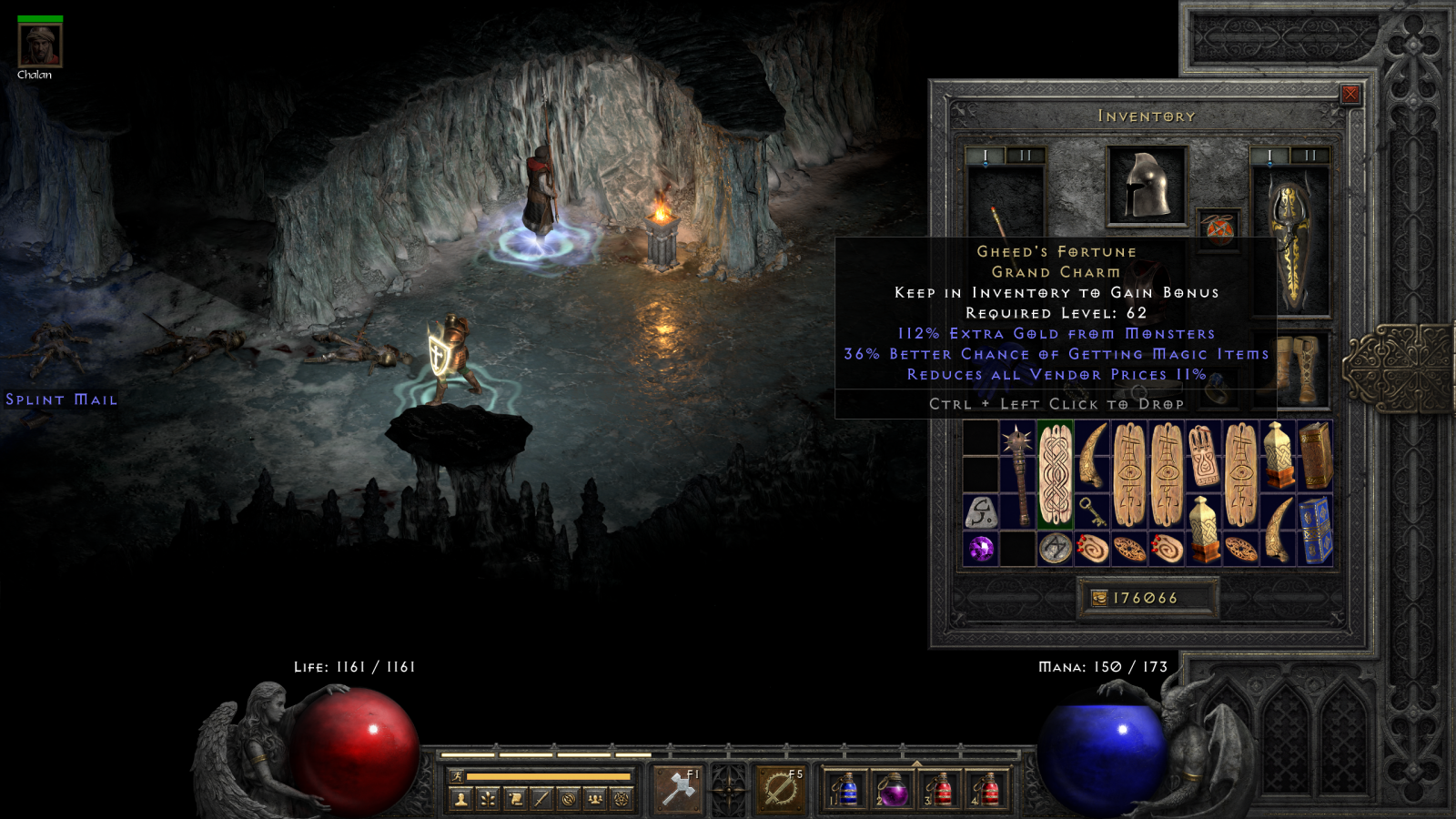Select the equipped amulet slot
This screenshot has height=819, width=1456.
coord(1219,228)
